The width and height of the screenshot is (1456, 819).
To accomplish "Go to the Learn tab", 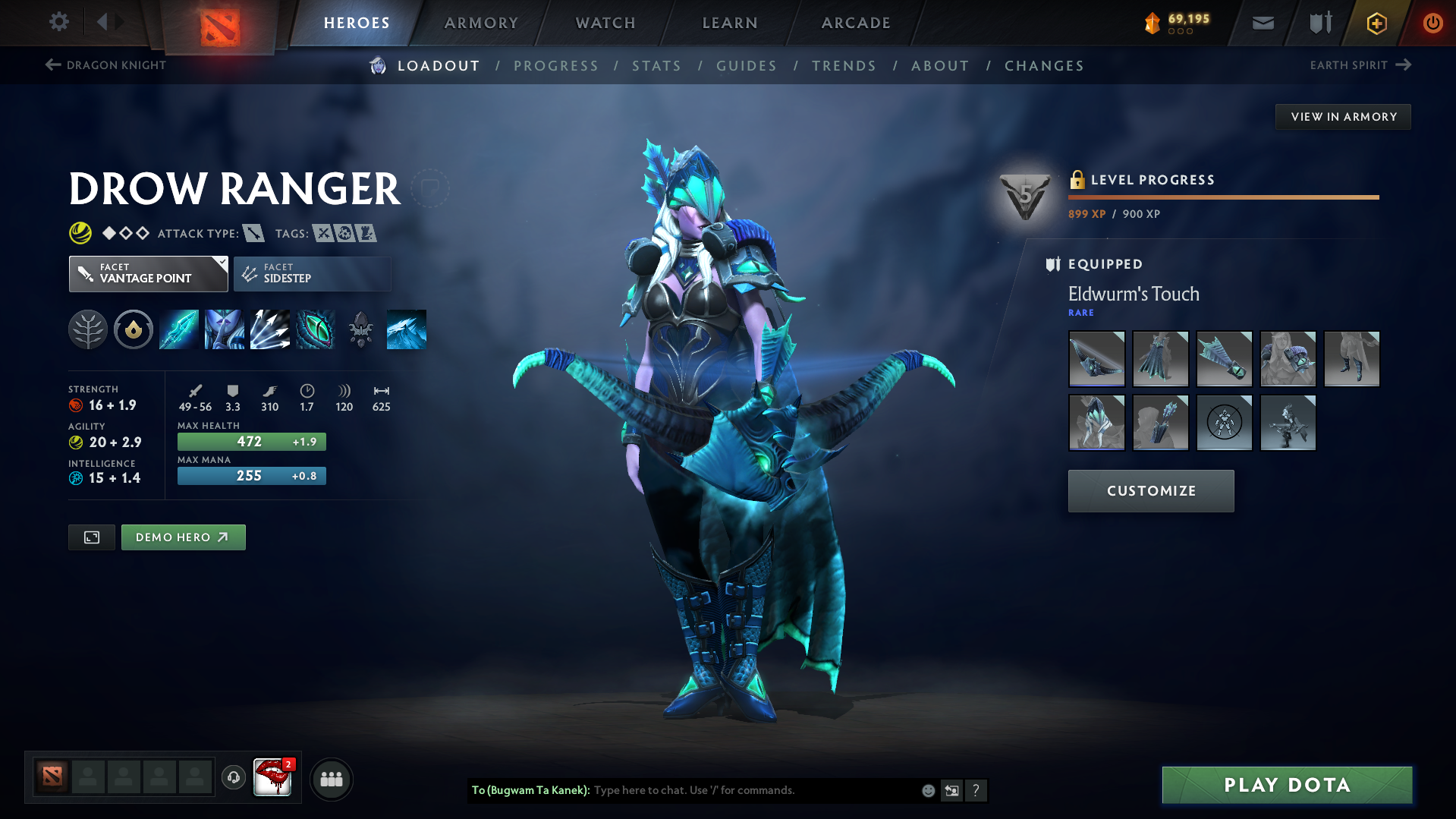I will [x=730, y=23].
